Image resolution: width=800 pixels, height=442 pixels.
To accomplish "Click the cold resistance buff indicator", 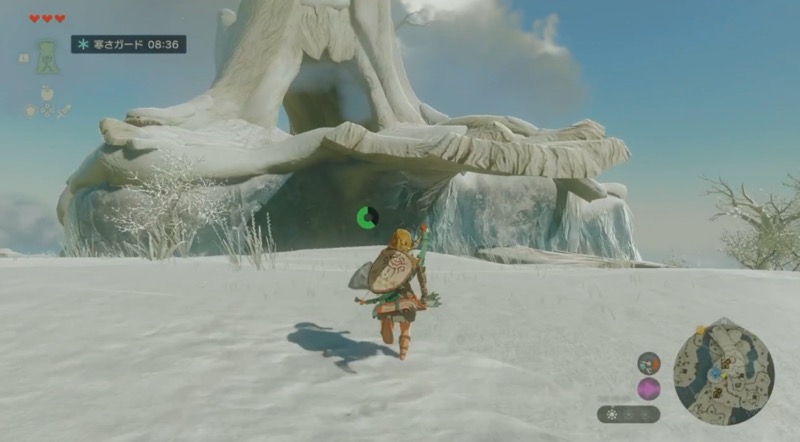I will [128, 44].
